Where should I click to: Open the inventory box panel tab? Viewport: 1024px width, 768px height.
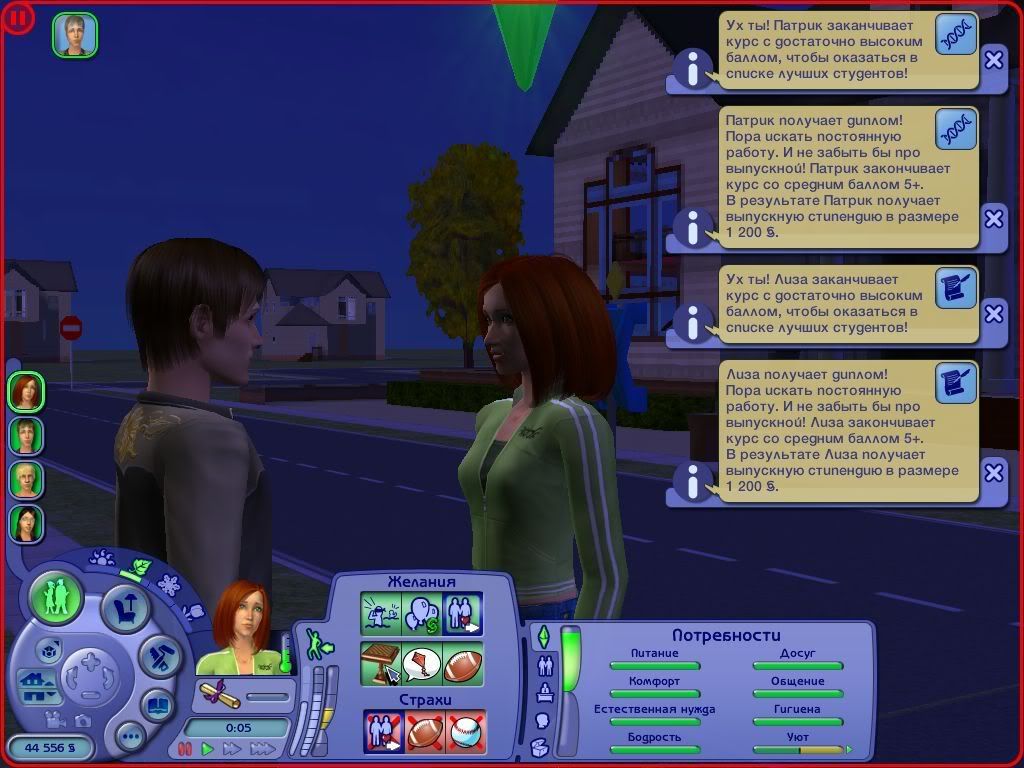tap(540, 746)
